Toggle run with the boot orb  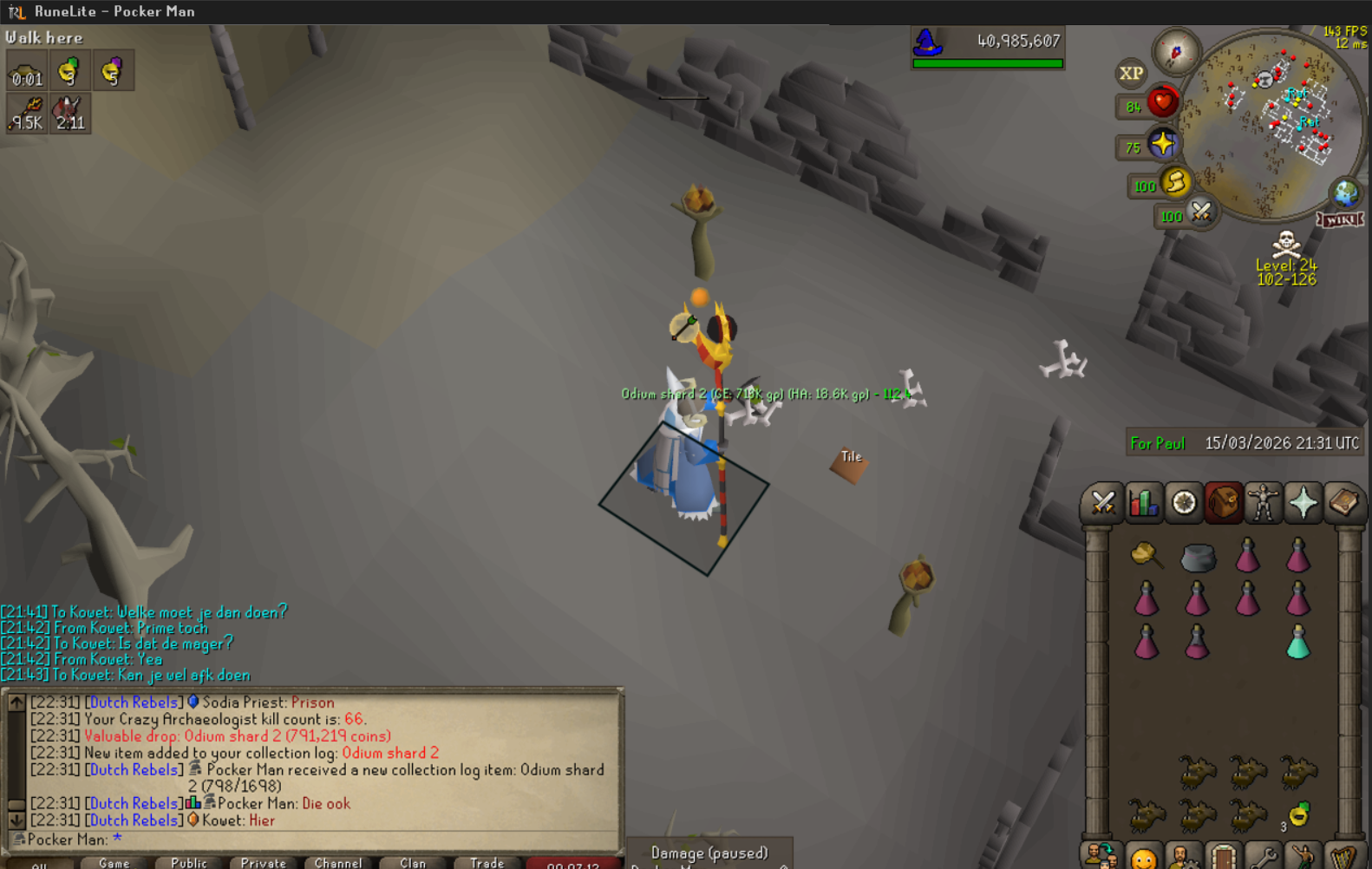tap(1176, 182)
